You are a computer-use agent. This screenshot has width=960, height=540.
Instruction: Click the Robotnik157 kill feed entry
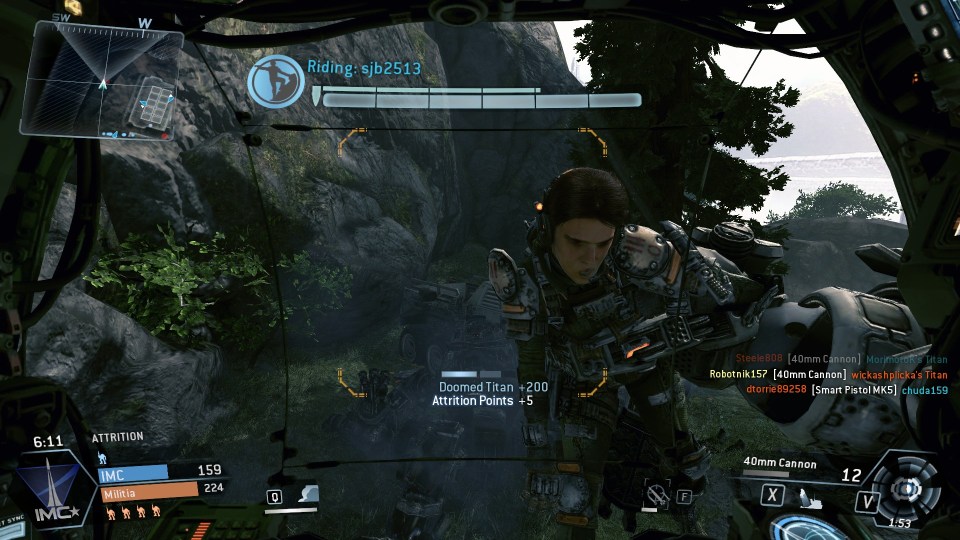pyautogui.click(x=827, y=374)
